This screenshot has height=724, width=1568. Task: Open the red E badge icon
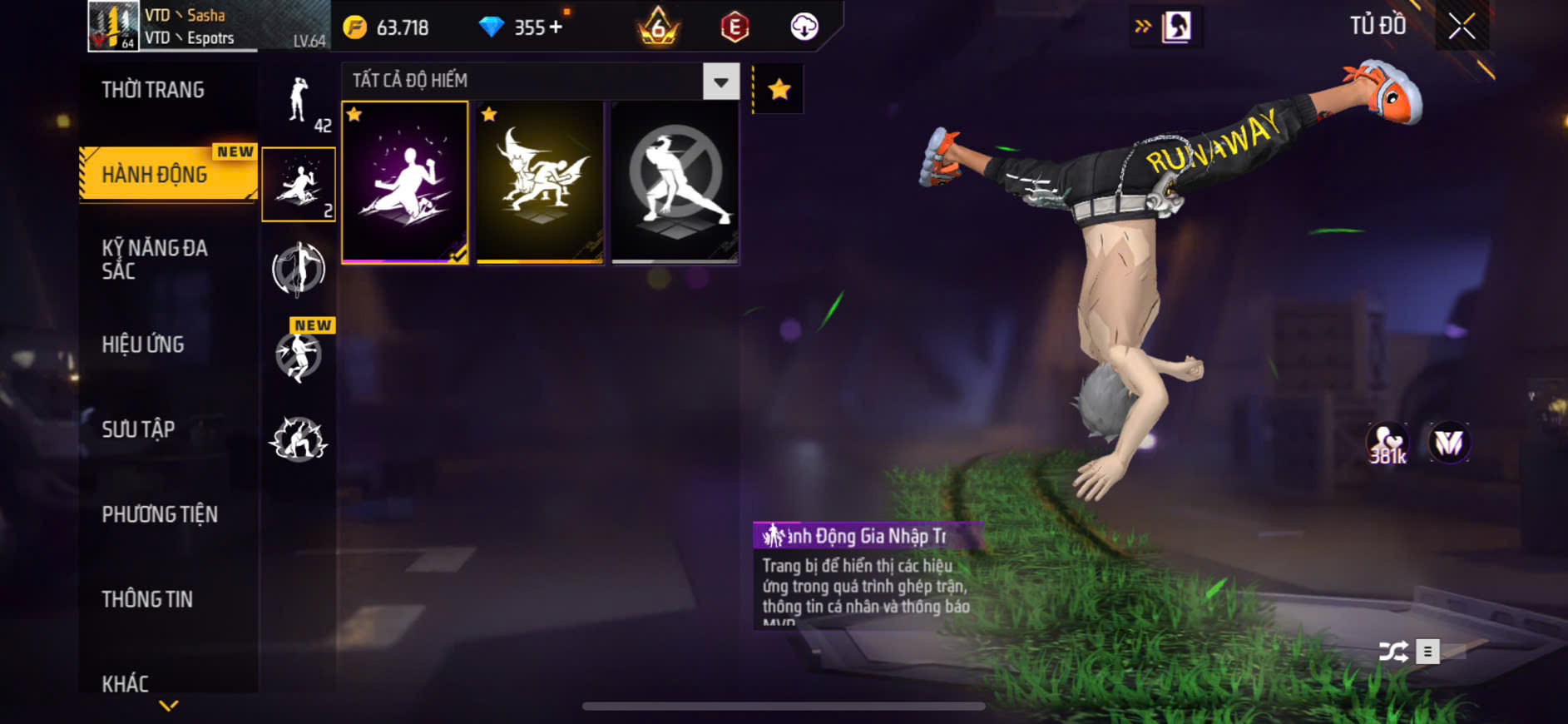pyautogui.click(x=735, y=27)
